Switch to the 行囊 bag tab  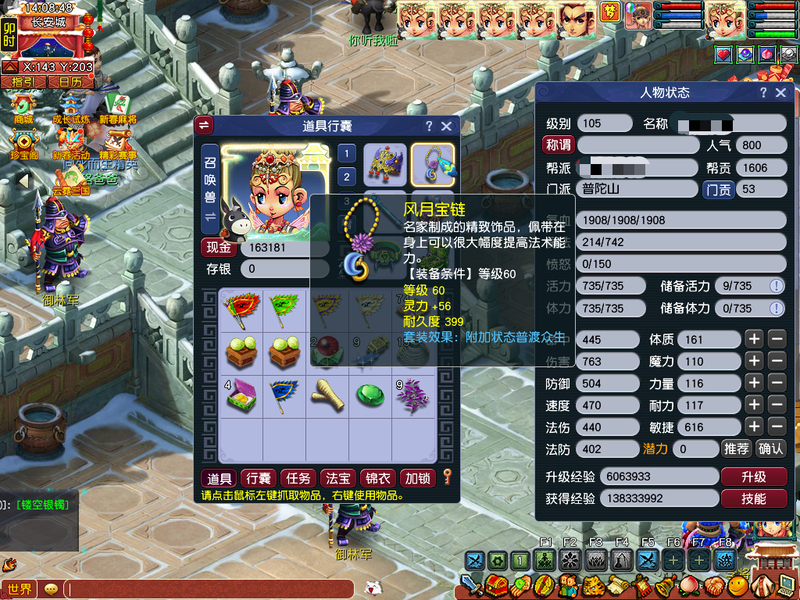258,478
